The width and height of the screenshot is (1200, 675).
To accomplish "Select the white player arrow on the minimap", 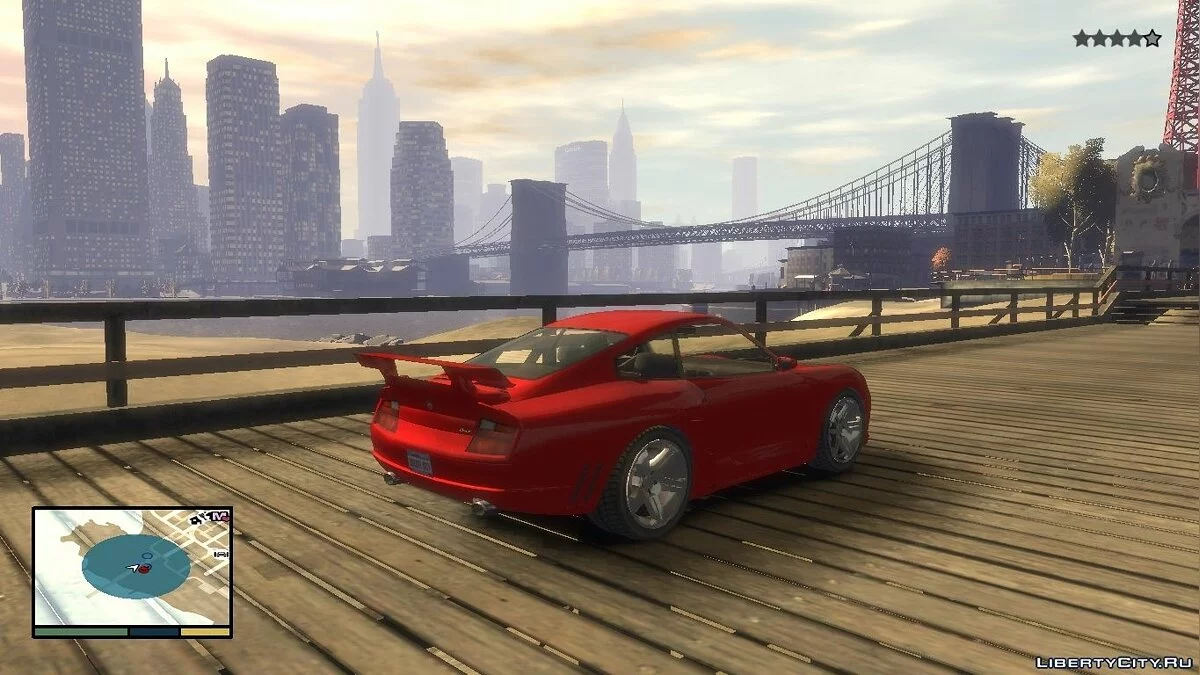I will [132, 568].
